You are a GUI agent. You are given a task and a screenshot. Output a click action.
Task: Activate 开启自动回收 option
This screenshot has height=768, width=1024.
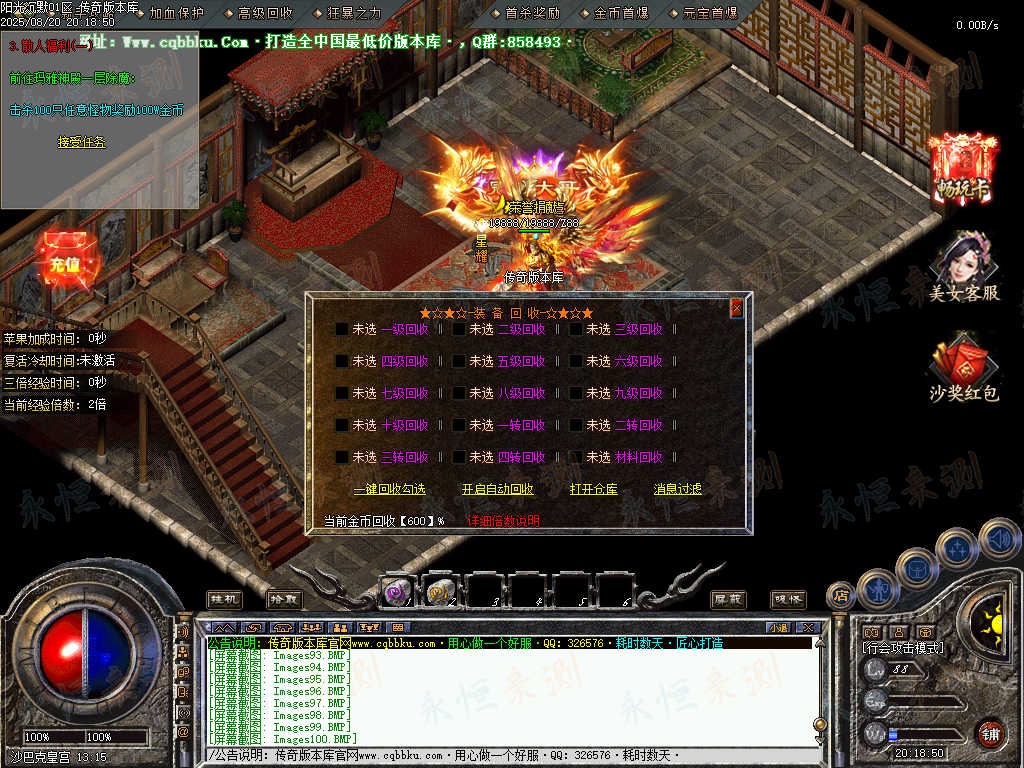click(497, 489)
